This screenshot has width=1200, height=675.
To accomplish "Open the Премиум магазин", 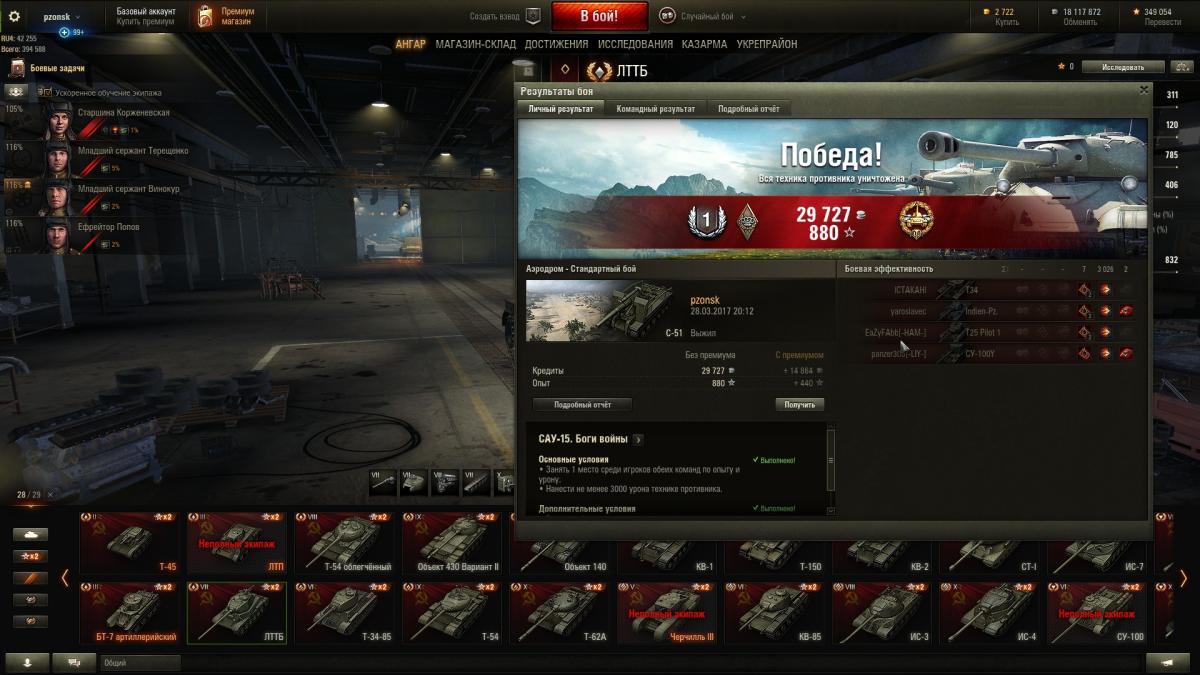I will pos(225,16).
